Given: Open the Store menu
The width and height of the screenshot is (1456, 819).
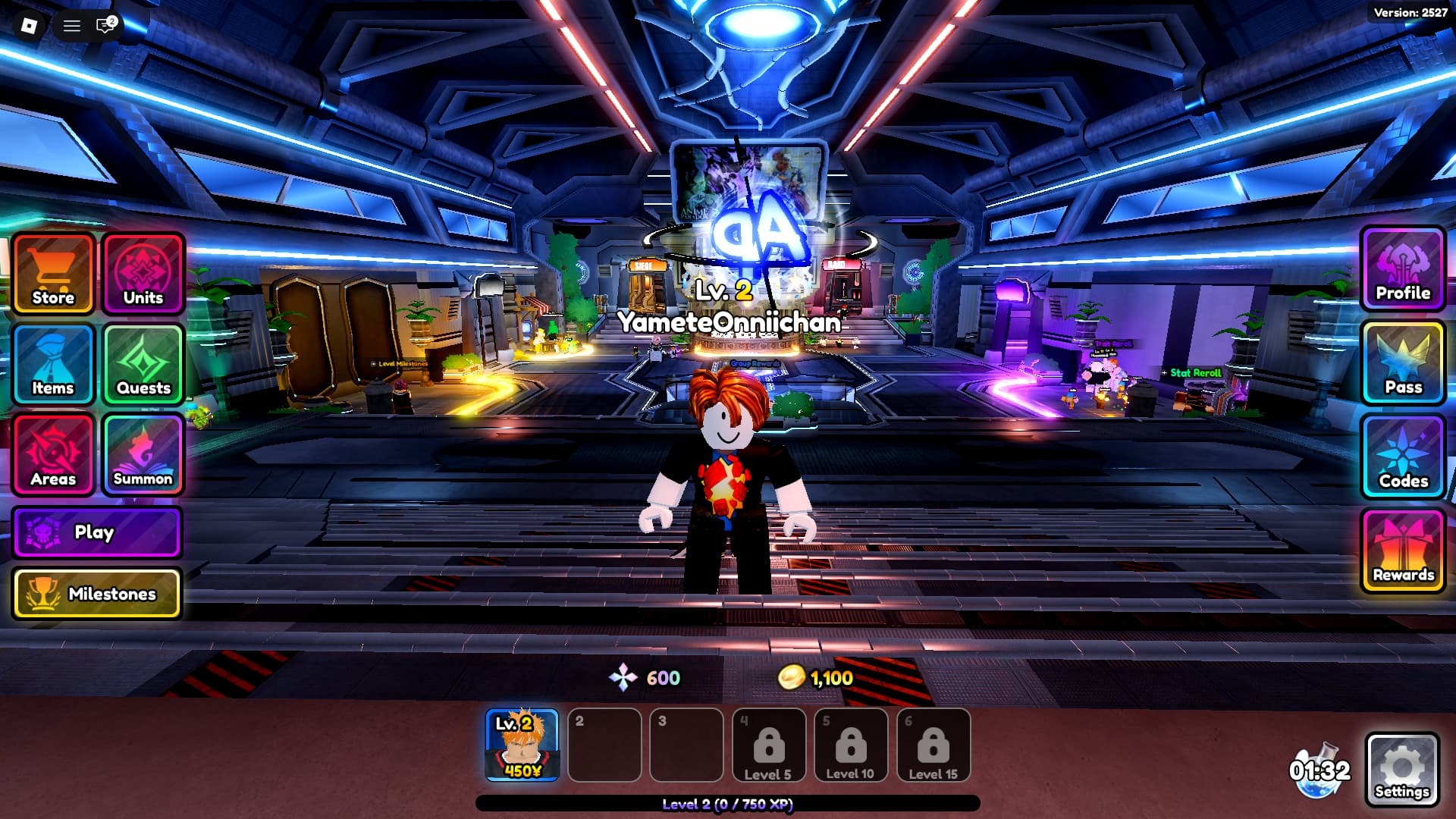Looking at the screenshot, I should coord(53,274).
